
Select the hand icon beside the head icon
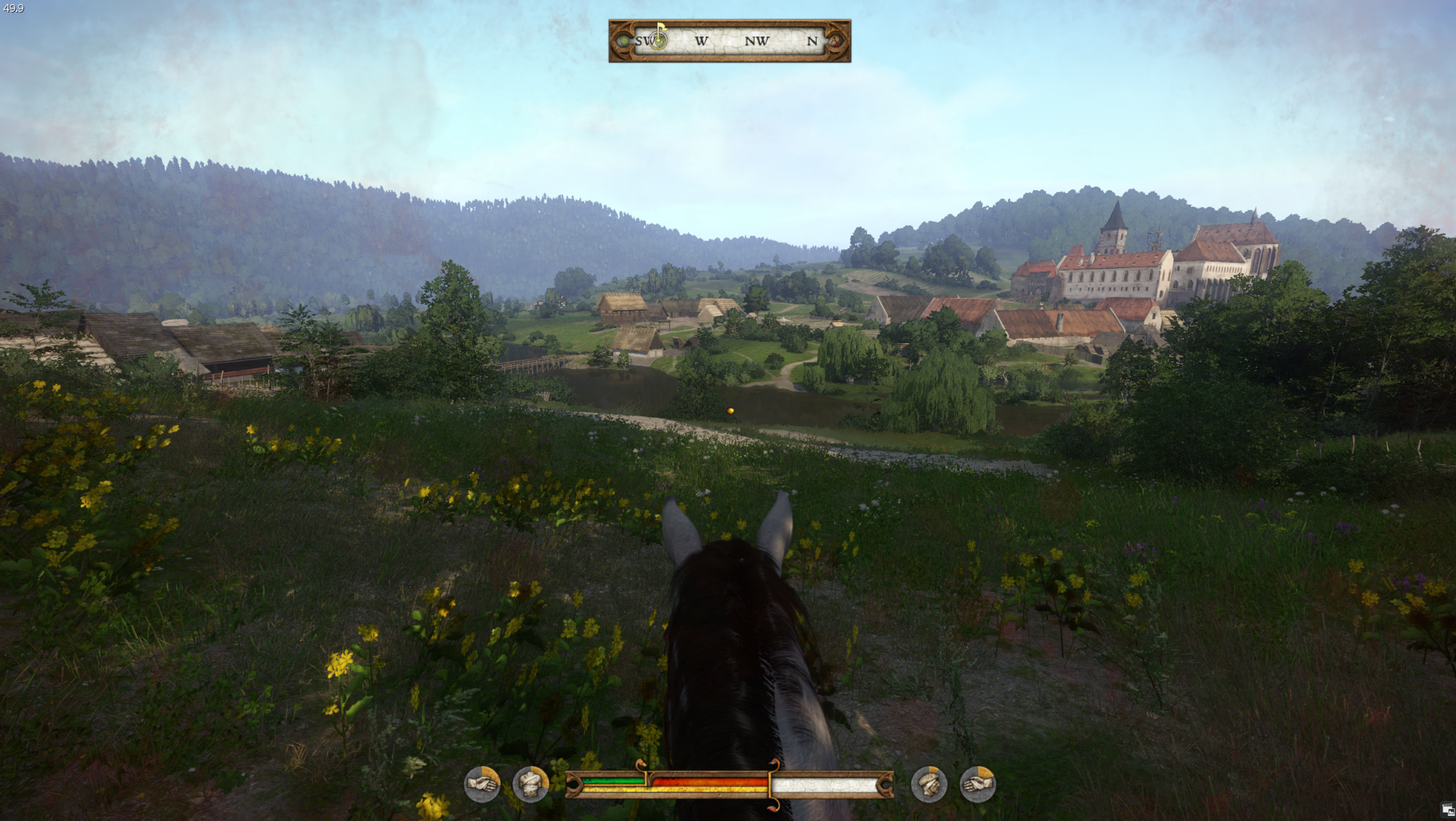click(978, 784)
